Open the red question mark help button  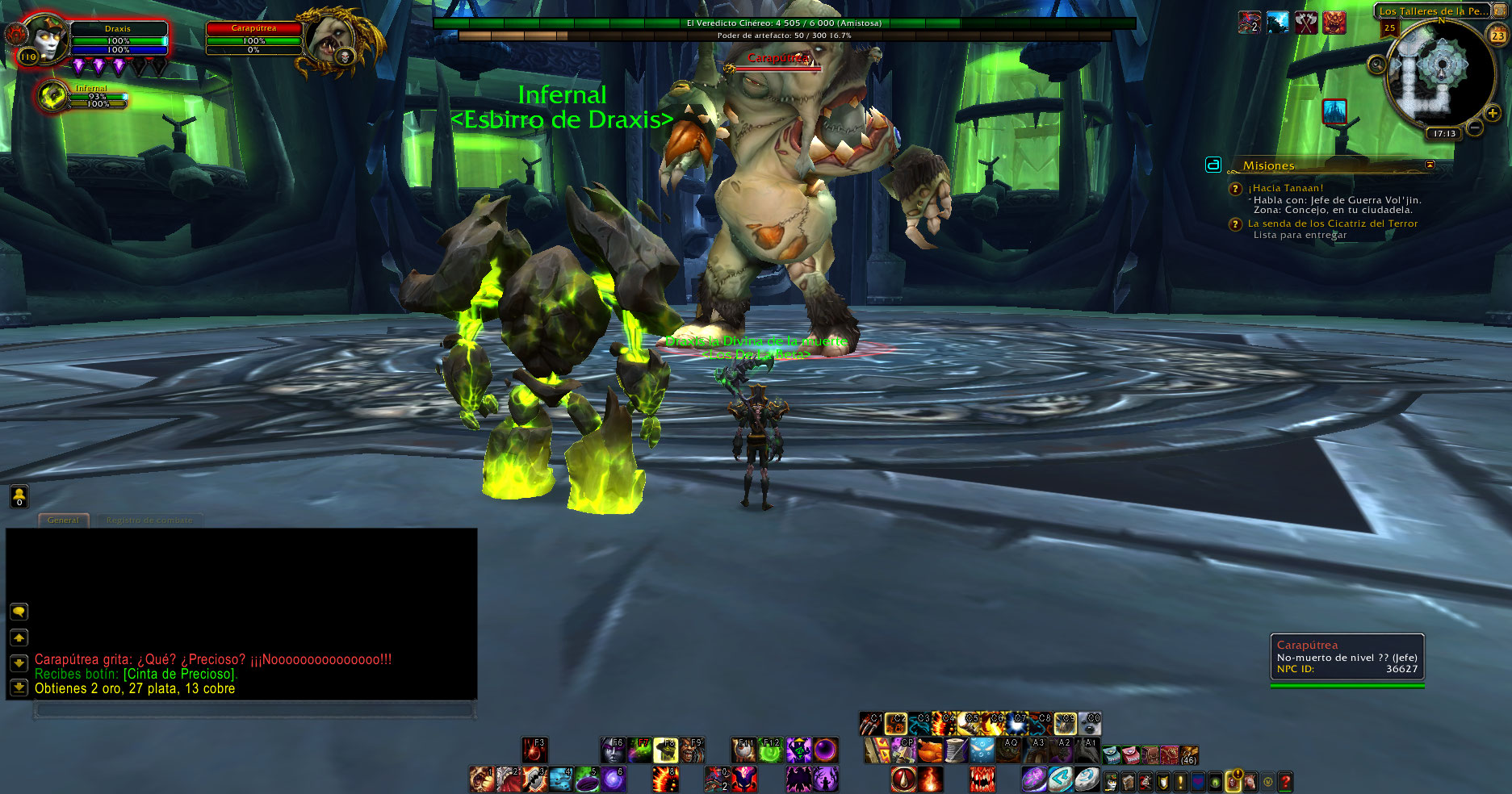1285,781
